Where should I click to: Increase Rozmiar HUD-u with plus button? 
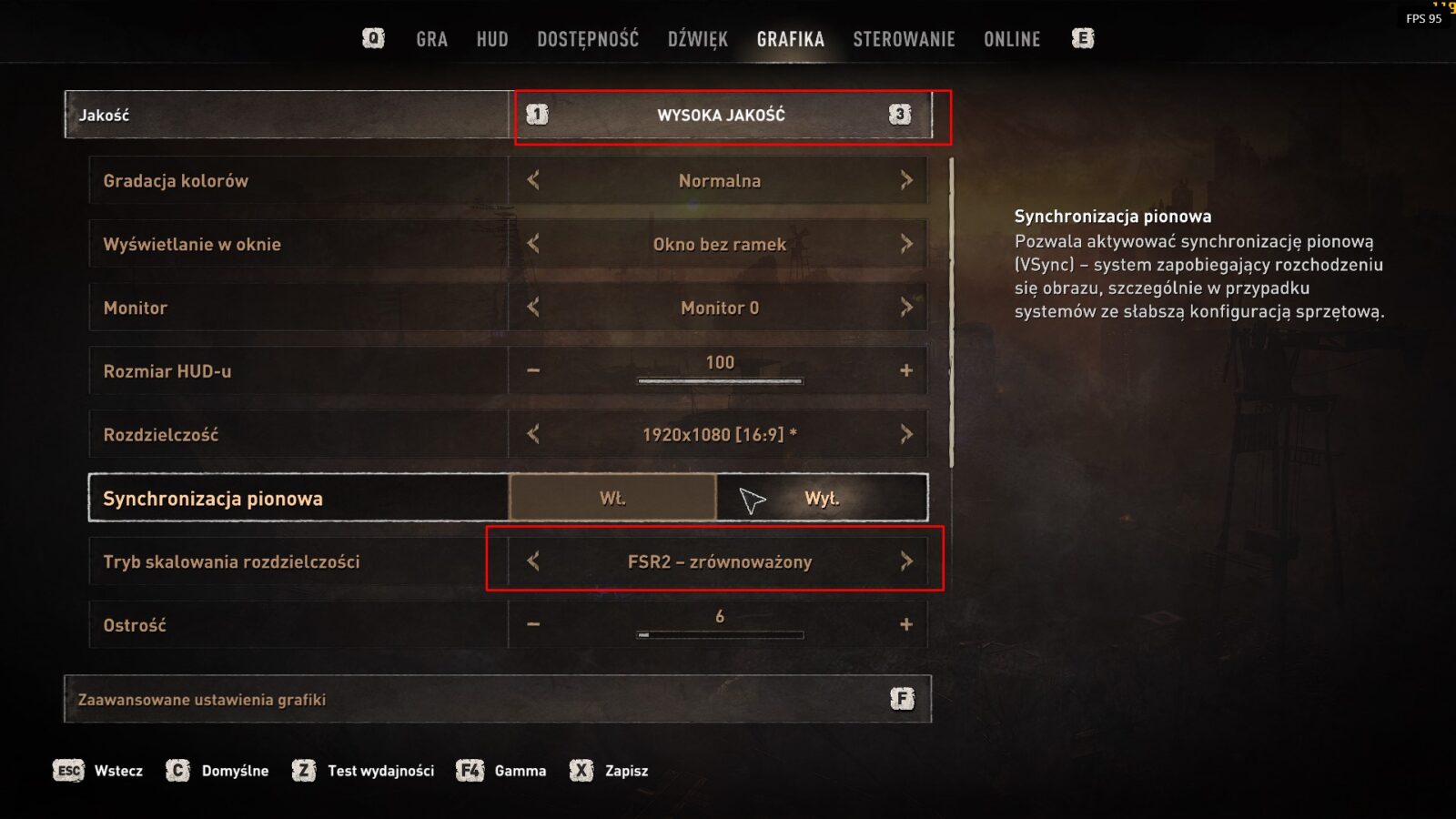[906, 370]
